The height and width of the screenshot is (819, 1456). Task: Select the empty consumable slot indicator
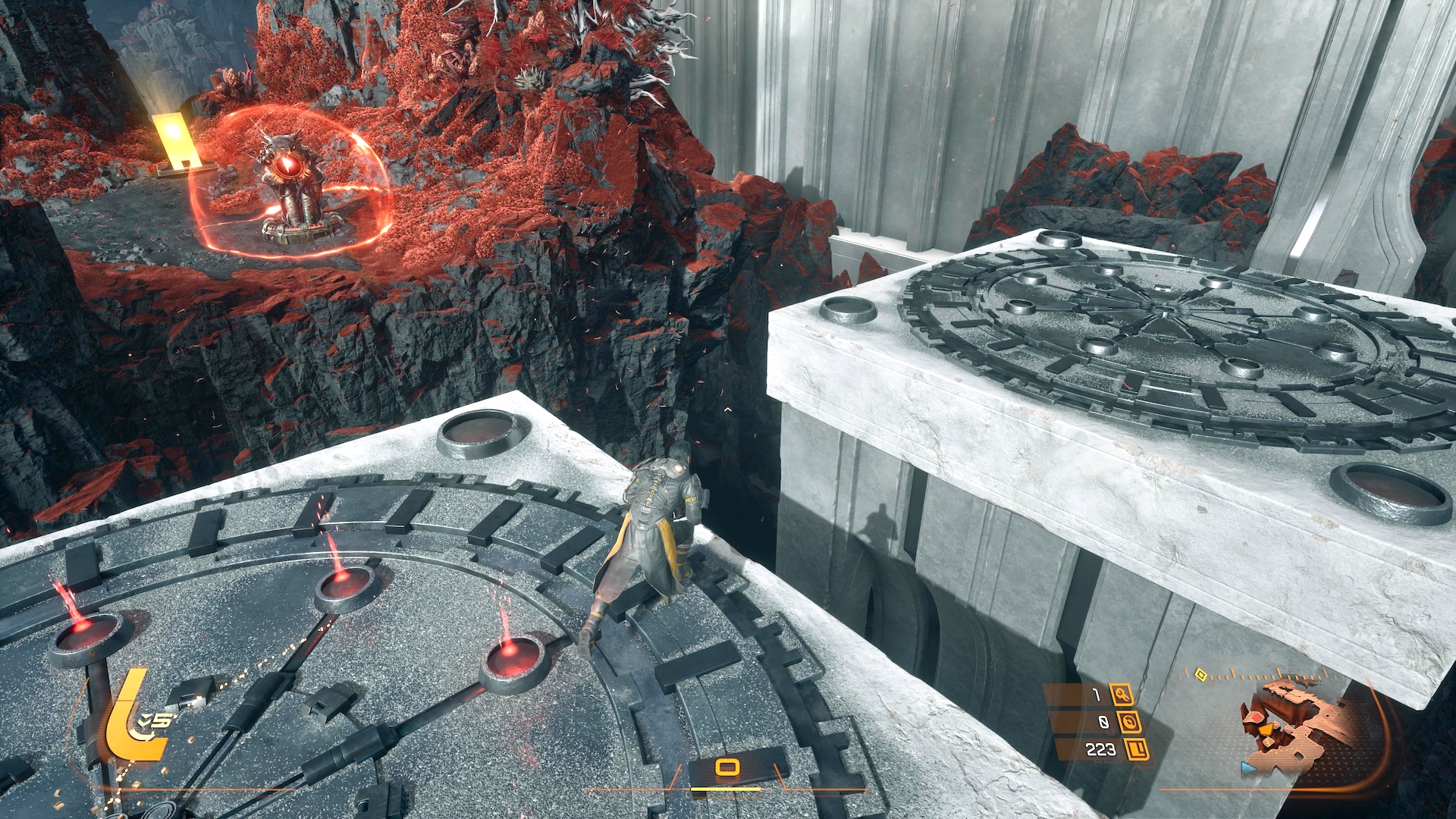726,768
